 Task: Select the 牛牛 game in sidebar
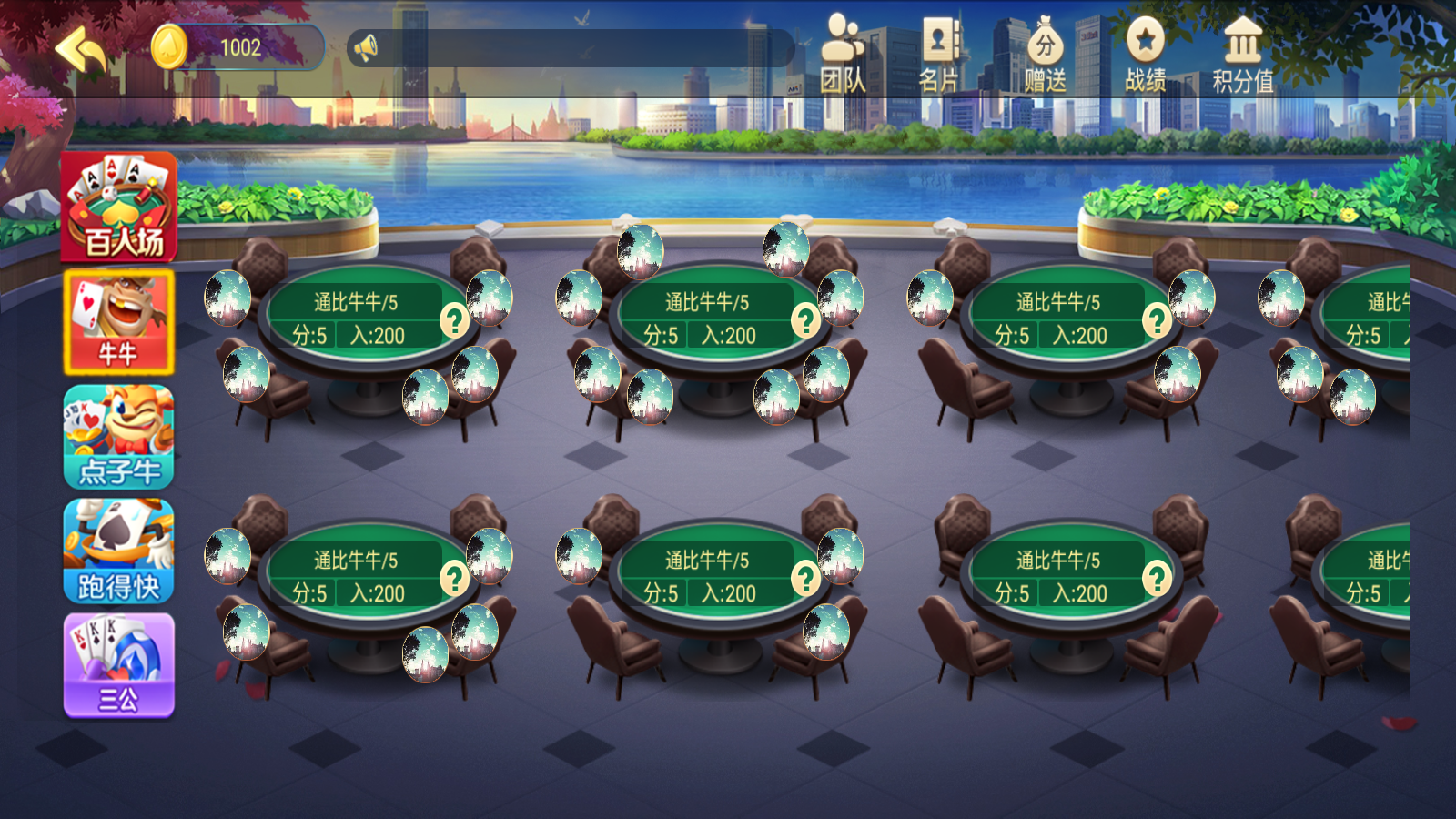117,320
